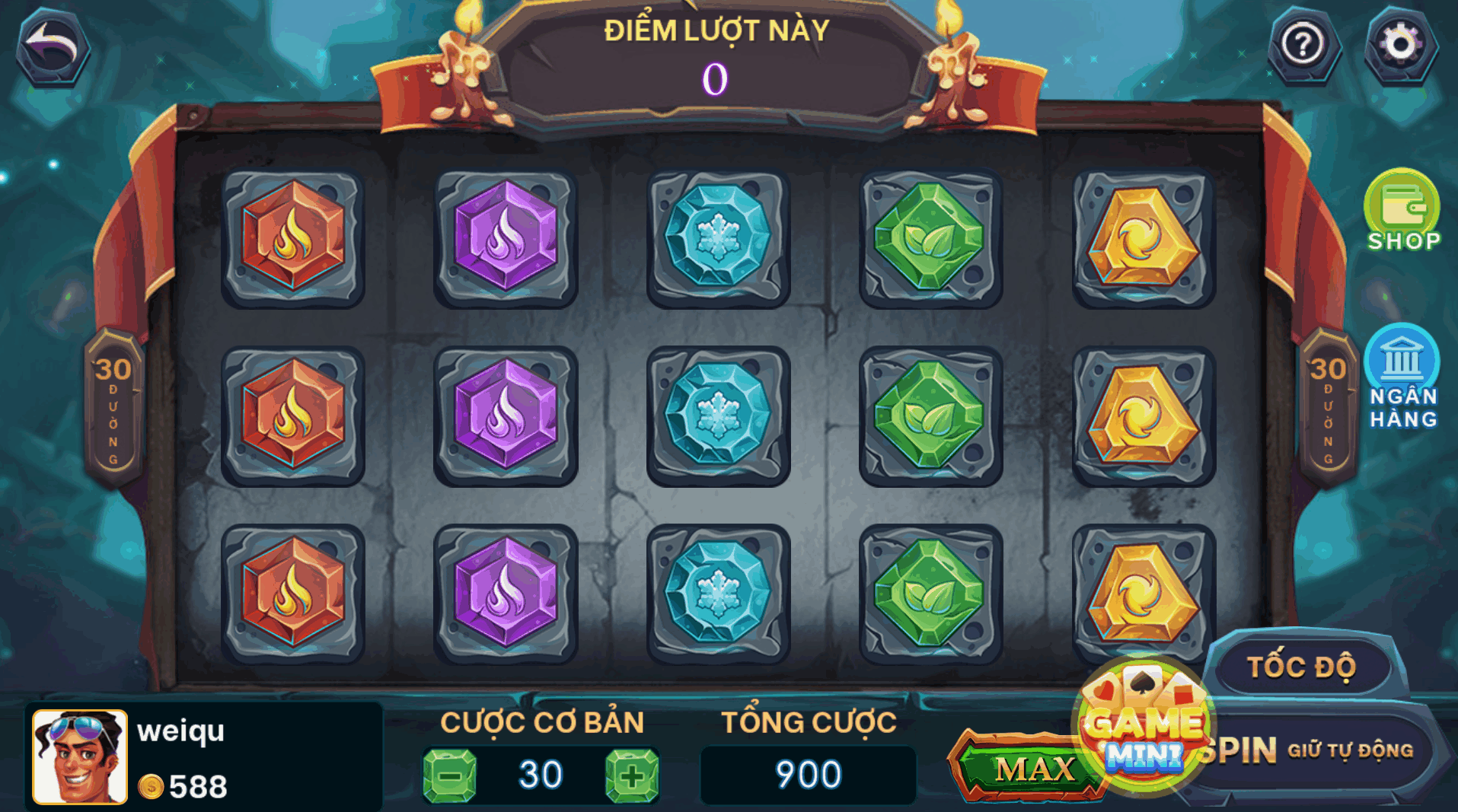Image resolution: width=1458 pixels, height=812 pixels.
Task: Open the help question mark button
Action: (1303, 45)
